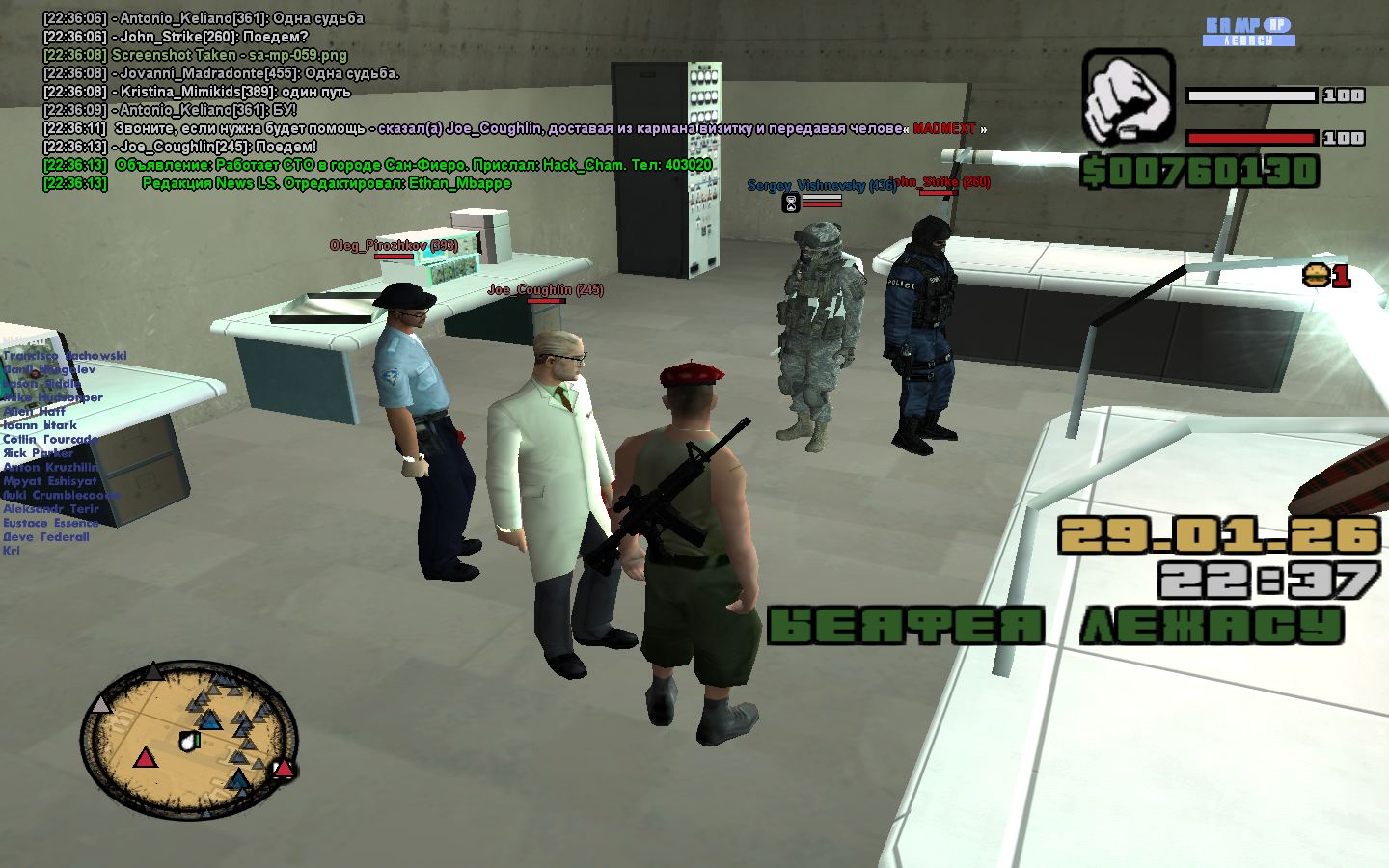1389x868 pixels.
Task: Select Anton Kruzhilin in the player list
Action: [x=50, y=467]
